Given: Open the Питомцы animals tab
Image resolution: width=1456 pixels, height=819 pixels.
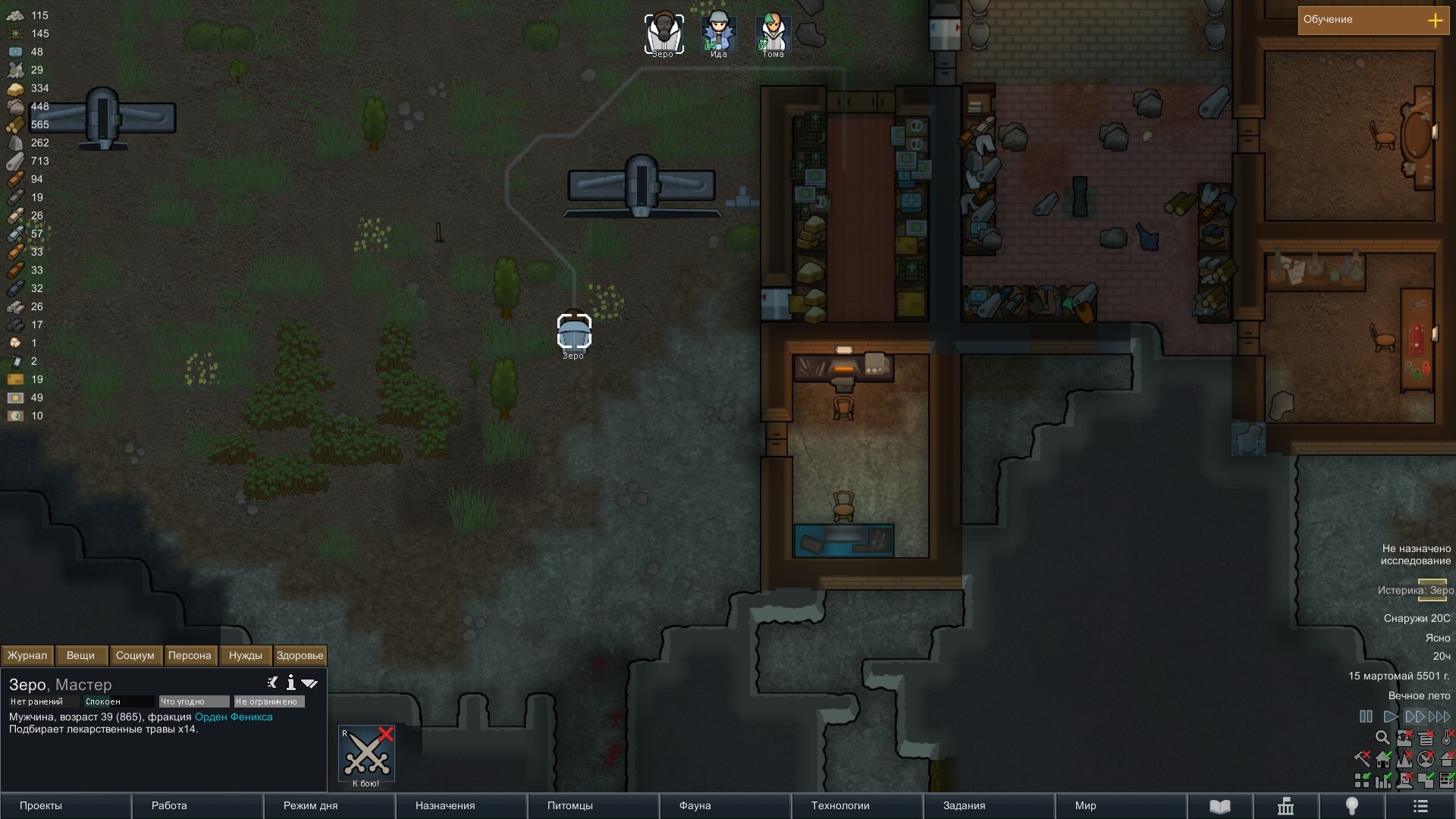Looking at the screenshot, I should [x=593, y=805].
